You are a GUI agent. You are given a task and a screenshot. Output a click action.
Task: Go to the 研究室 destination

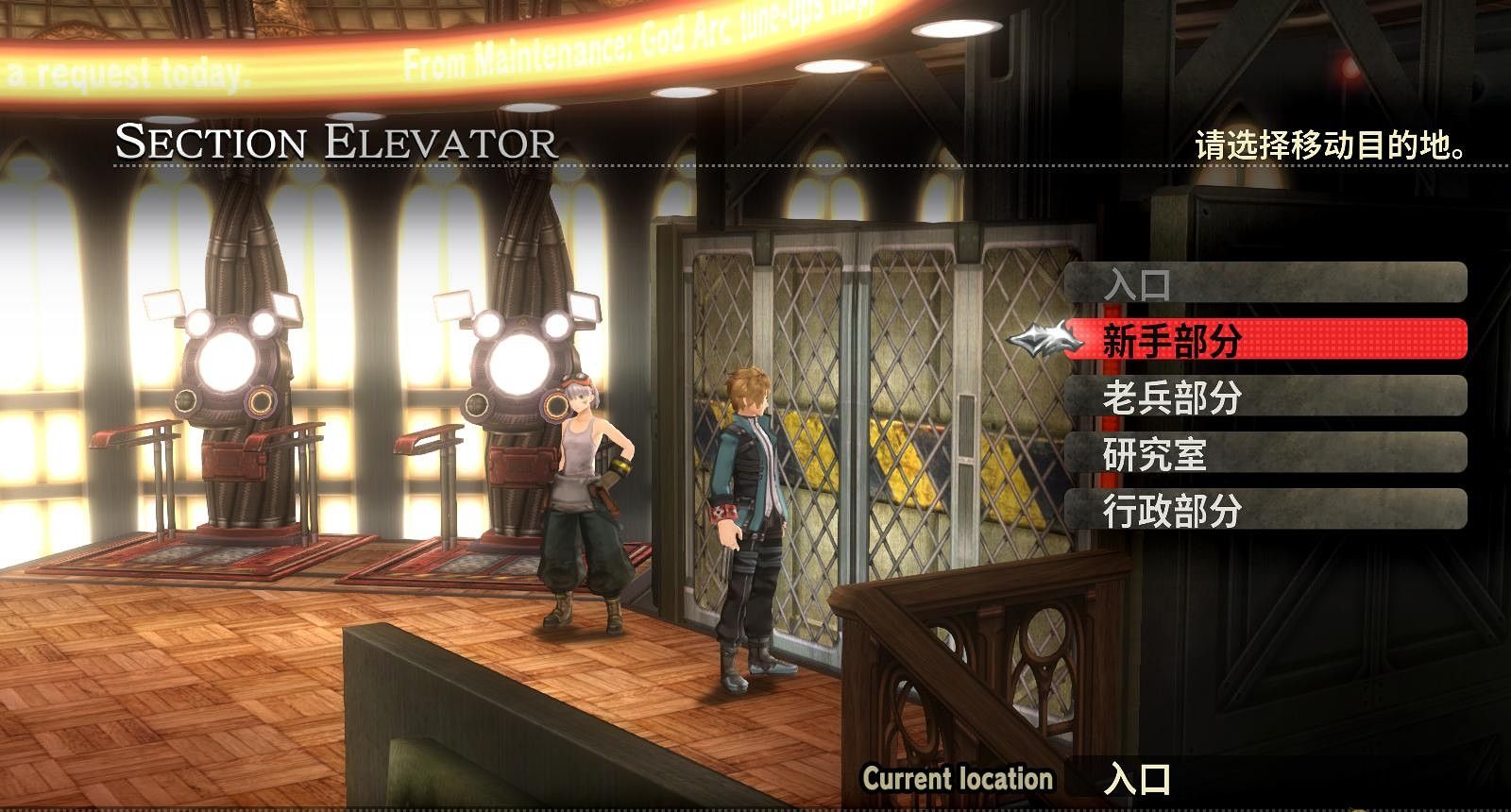coord(1265,454)
